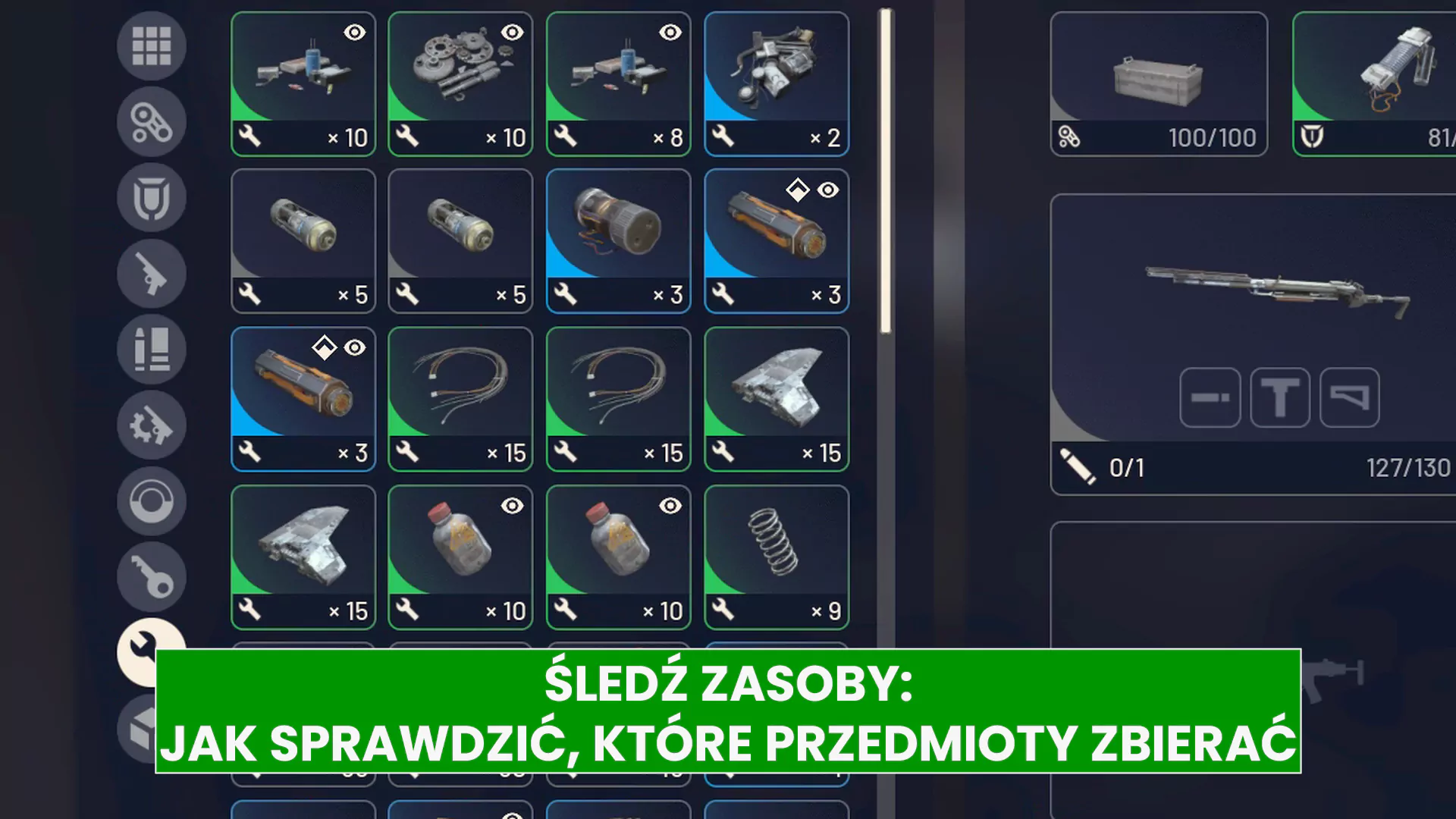Open the chain-link components category in sidebar
Image resolution: width=1456 pixels, height=819 pixels.
coord(152,121)
